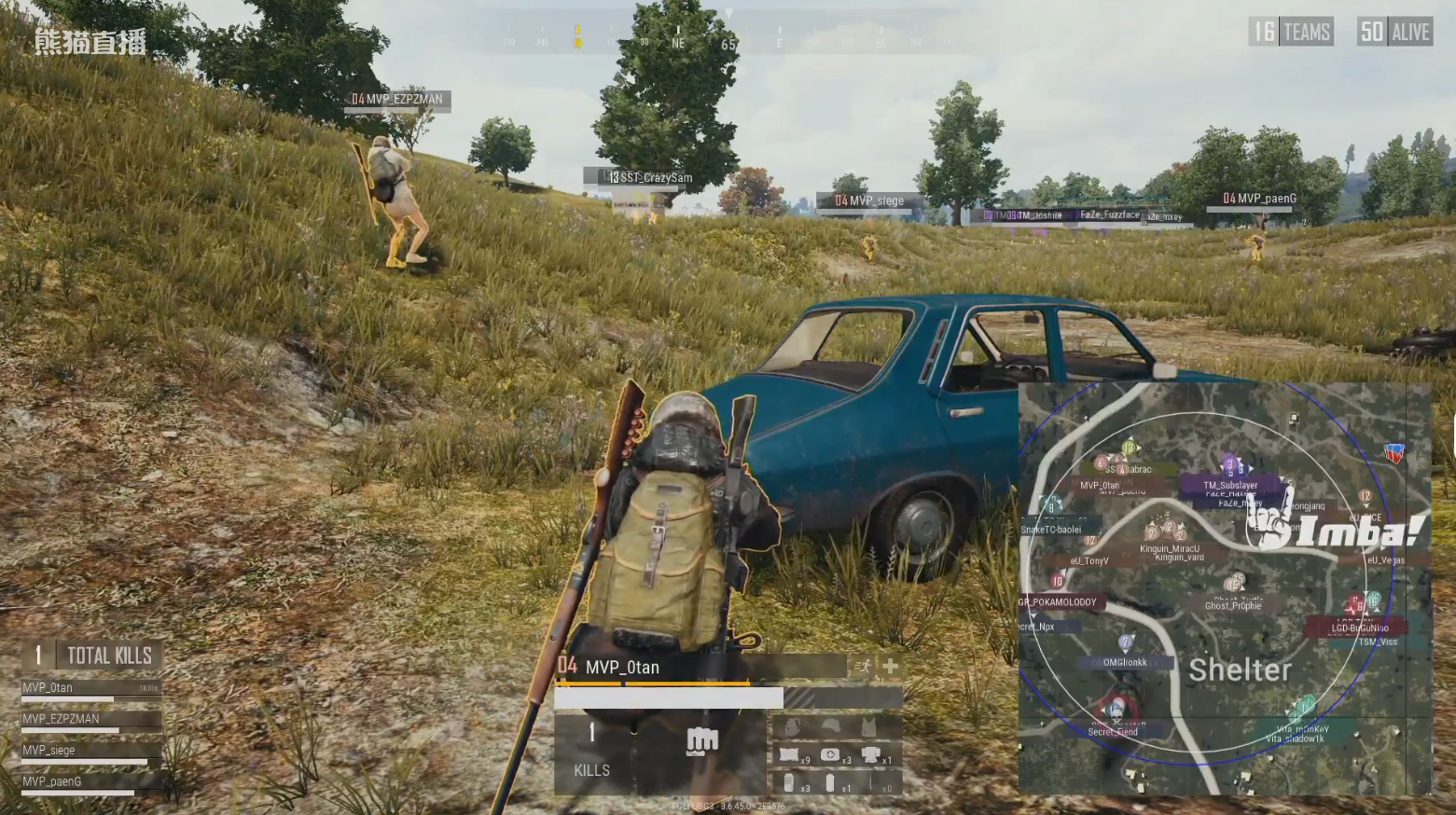Image resolution: width=1456 pixels, height=815 pixels.
Task: Click the Shelter label on the minimap
Action: (1240, 670)
